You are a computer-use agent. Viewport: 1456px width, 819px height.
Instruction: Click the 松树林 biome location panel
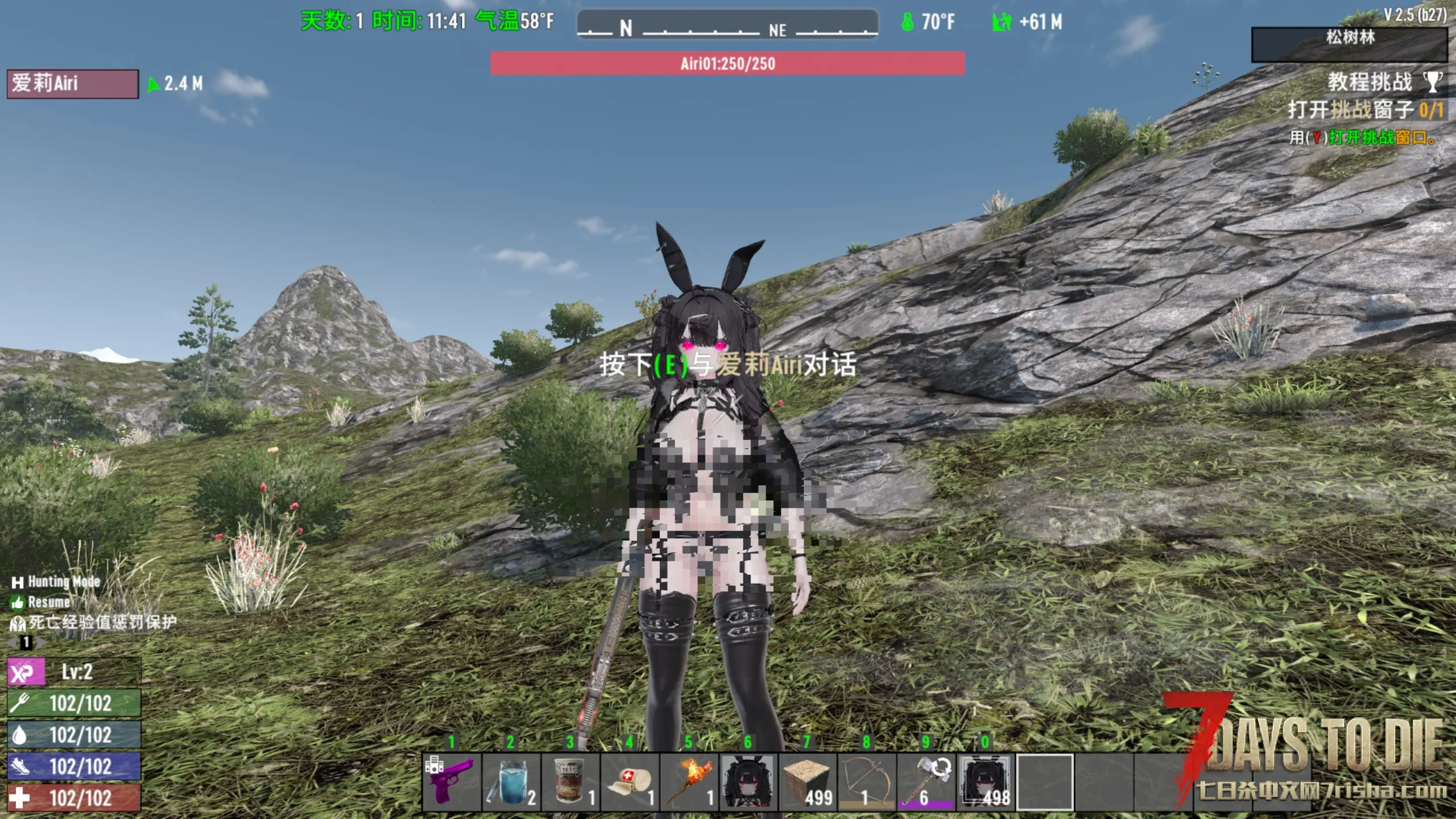point(1349,44)
